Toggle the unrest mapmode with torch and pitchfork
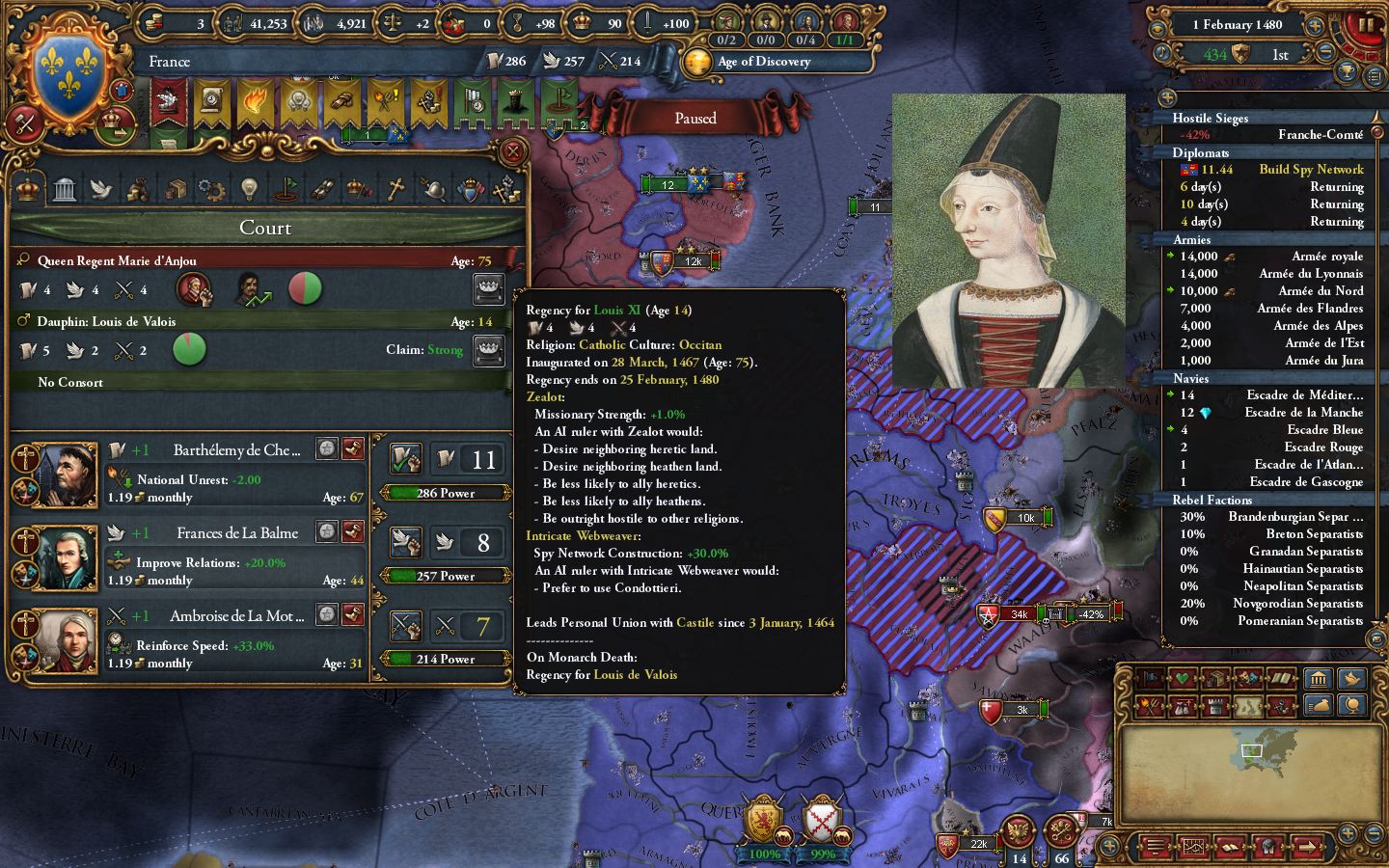 click(1150, 706)
